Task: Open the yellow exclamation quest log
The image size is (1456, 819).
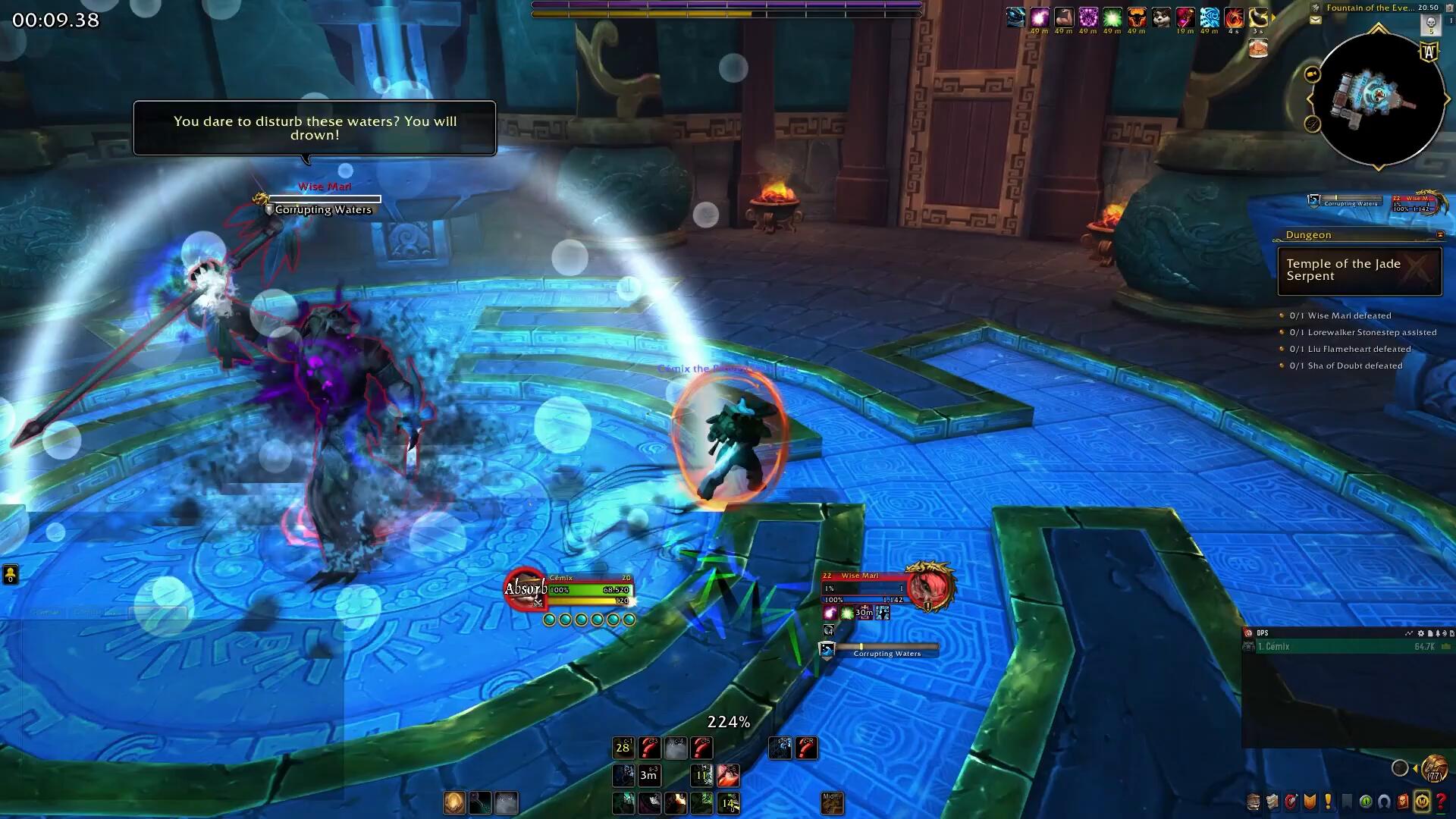Action: pos(1329,802)
